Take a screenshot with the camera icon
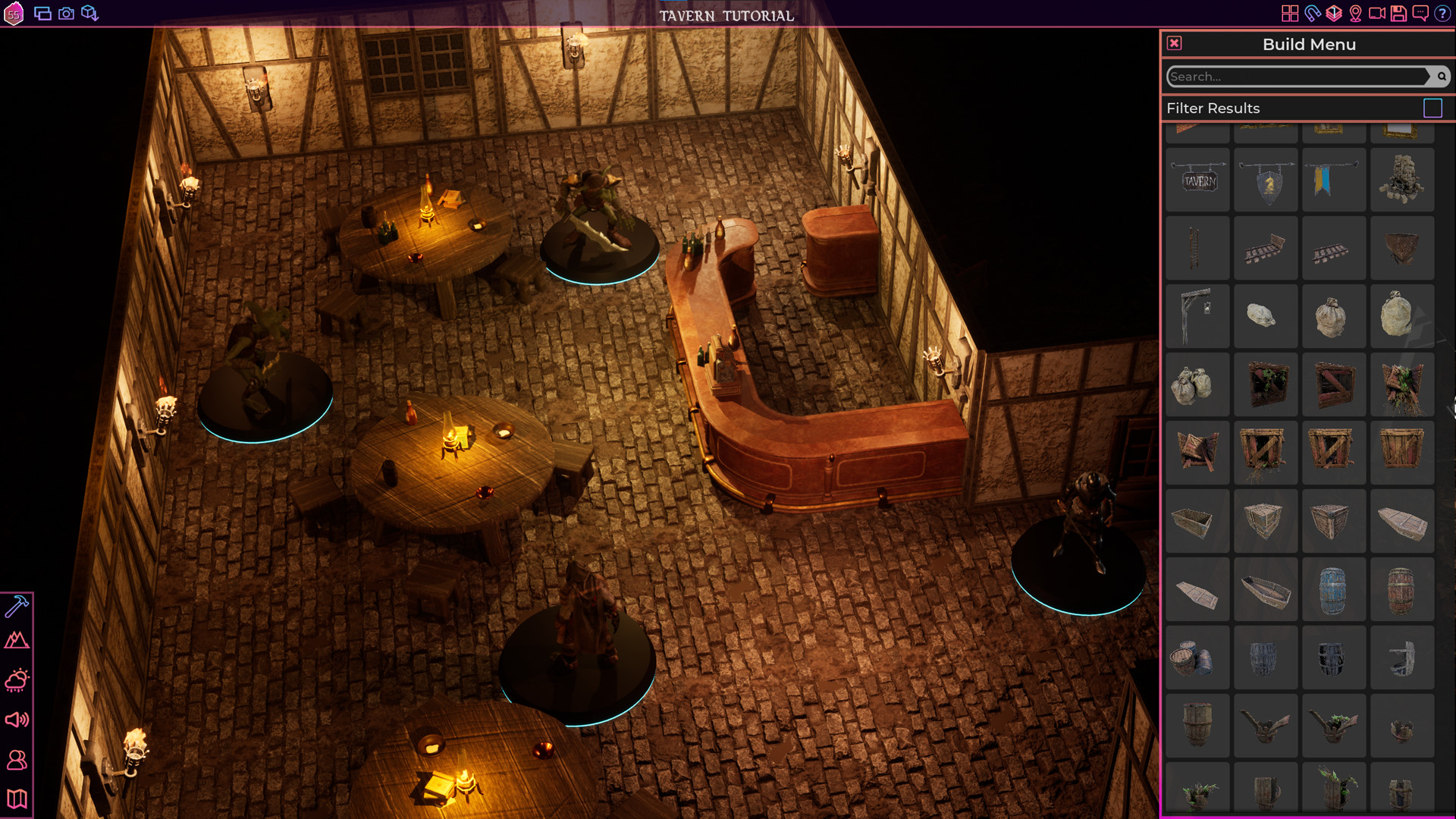 tap(65, 13)
